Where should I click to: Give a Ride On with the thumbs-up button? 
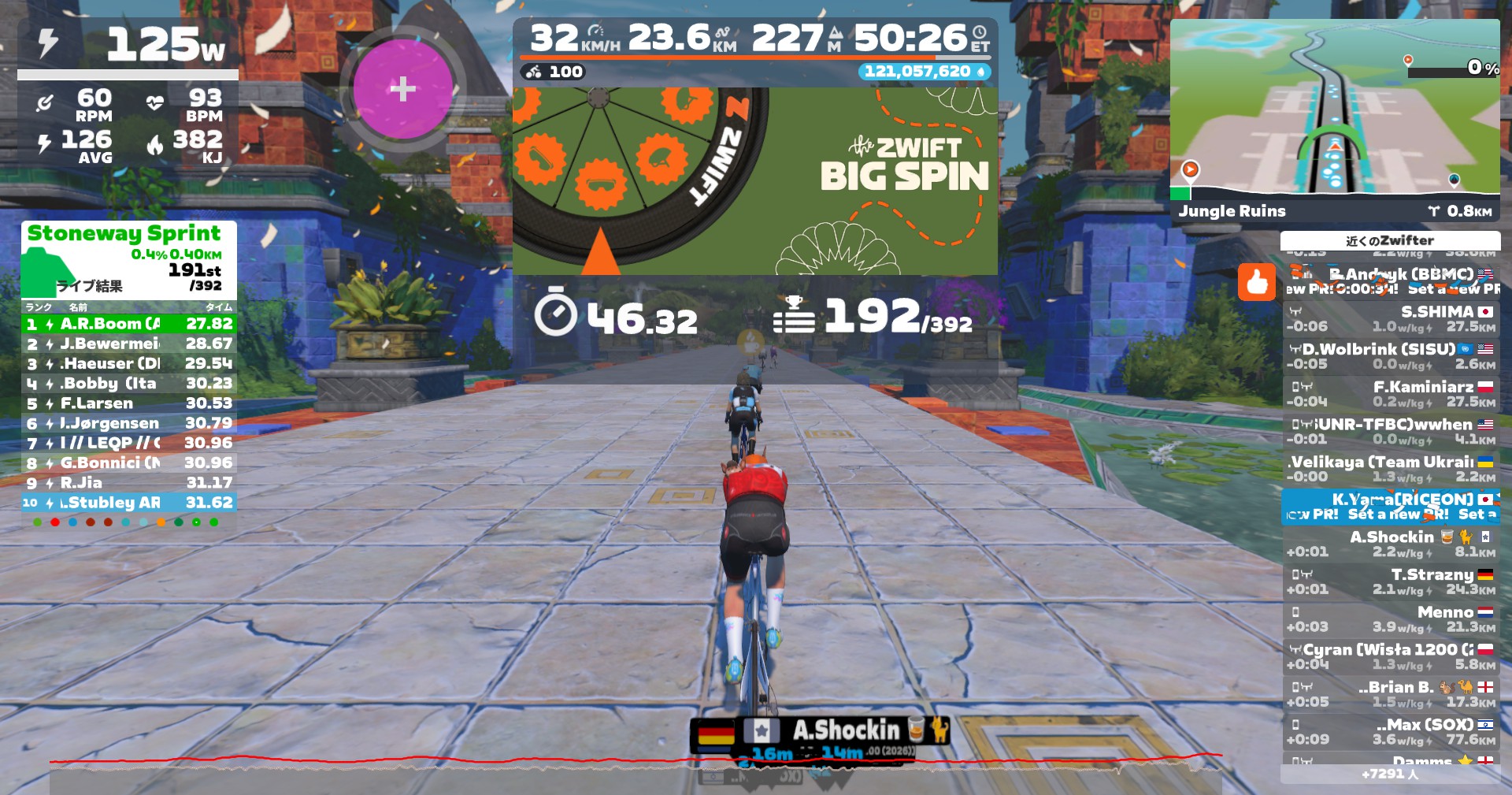[1256, 281]
